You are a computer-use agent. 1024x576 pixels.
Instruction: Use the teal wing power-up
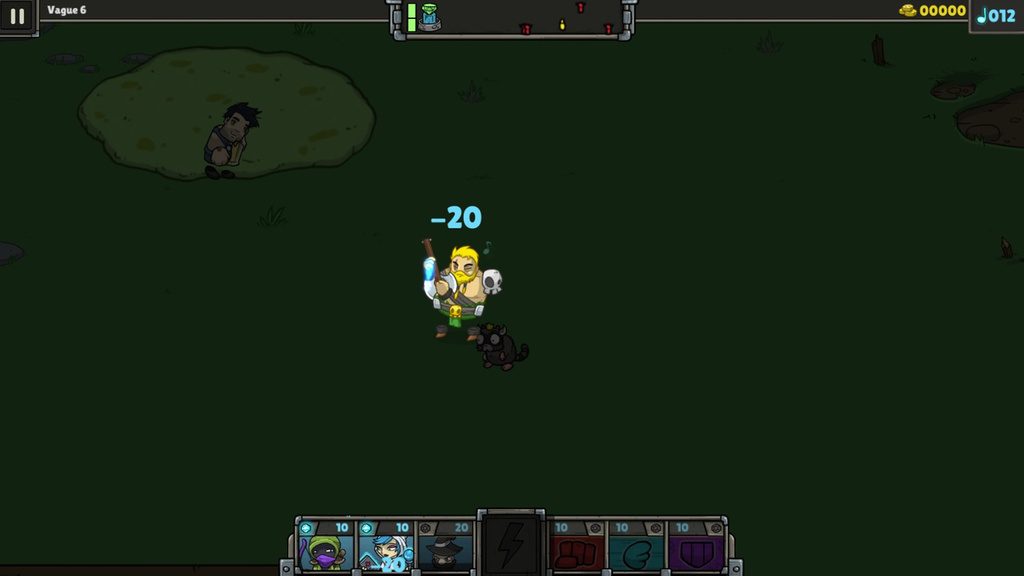point(637,546)
